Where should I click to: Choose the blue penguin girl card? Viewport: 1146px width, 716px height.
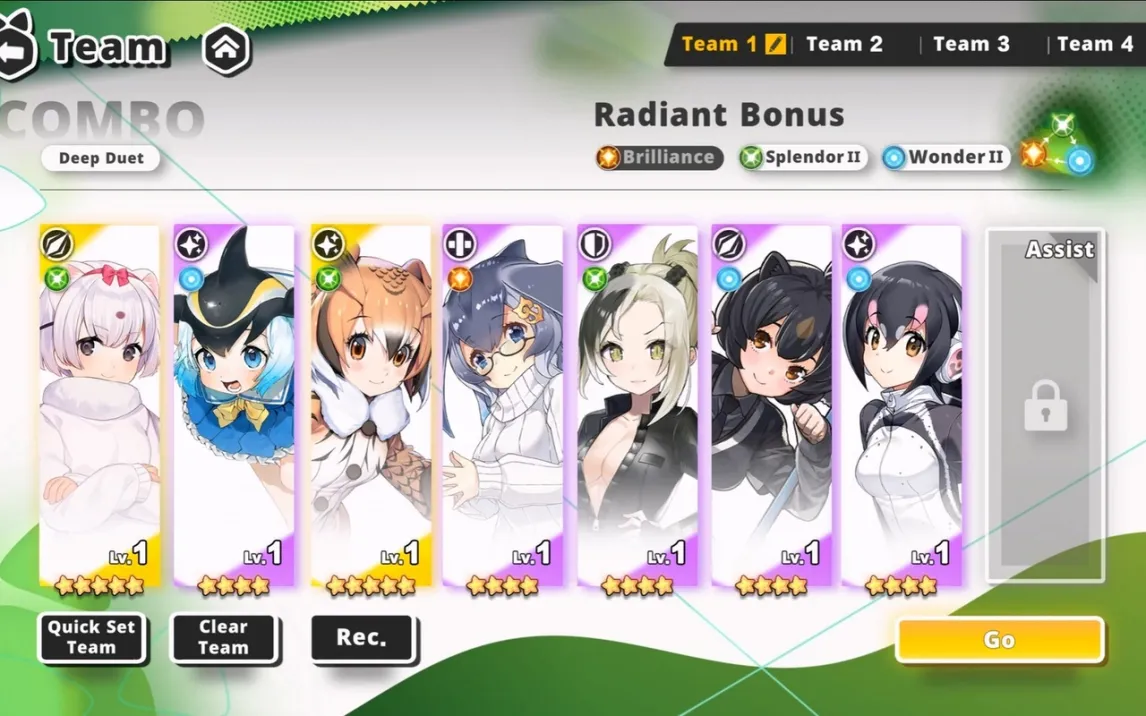[234, 405]
